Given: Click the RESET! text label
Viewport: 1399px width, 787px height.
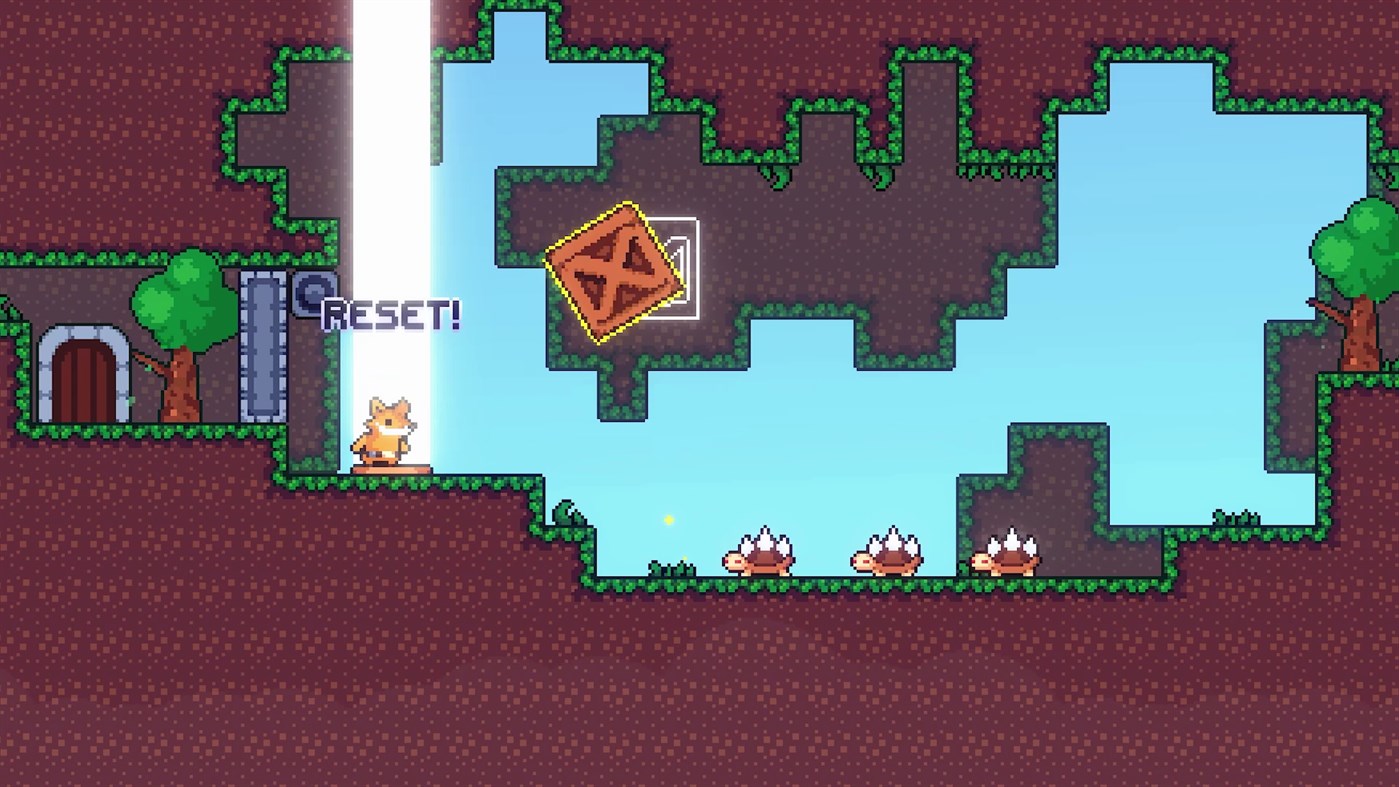Looking at the screenshot, I should click(392, 313).
